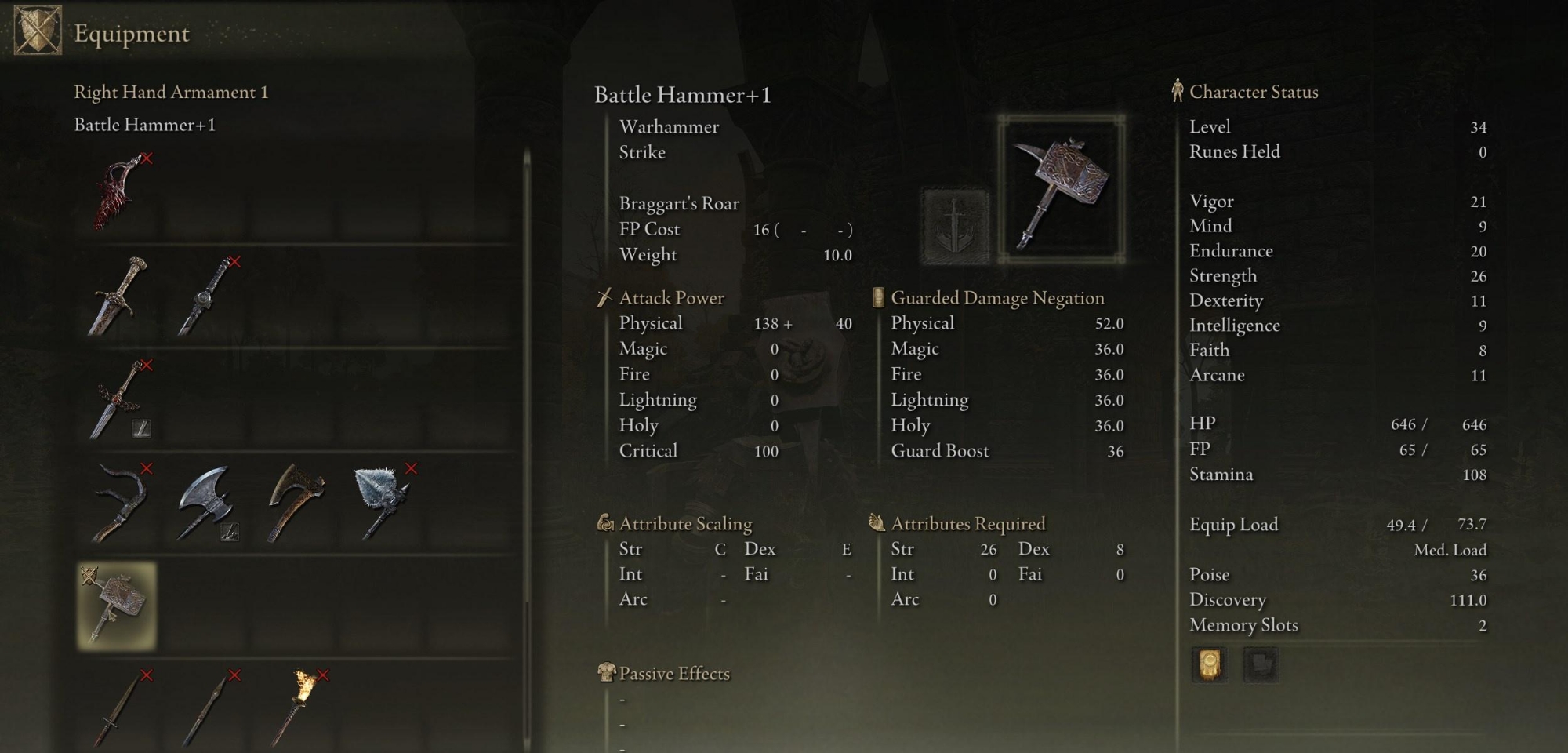Choose the short spear with crossguard
This screenshot has height=753, width=1568.
coord(119,710)
